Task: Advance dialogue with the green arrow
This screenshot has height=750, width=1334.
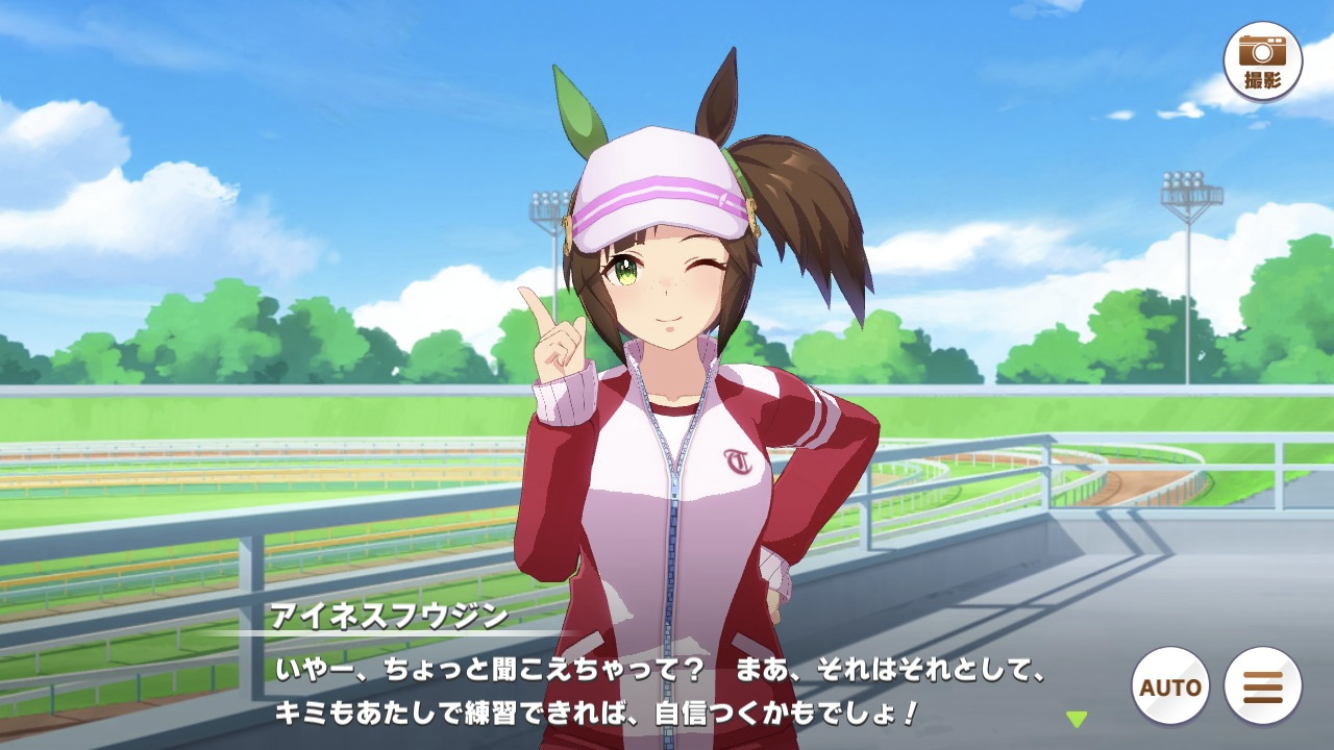Action: click(1076, 718)
